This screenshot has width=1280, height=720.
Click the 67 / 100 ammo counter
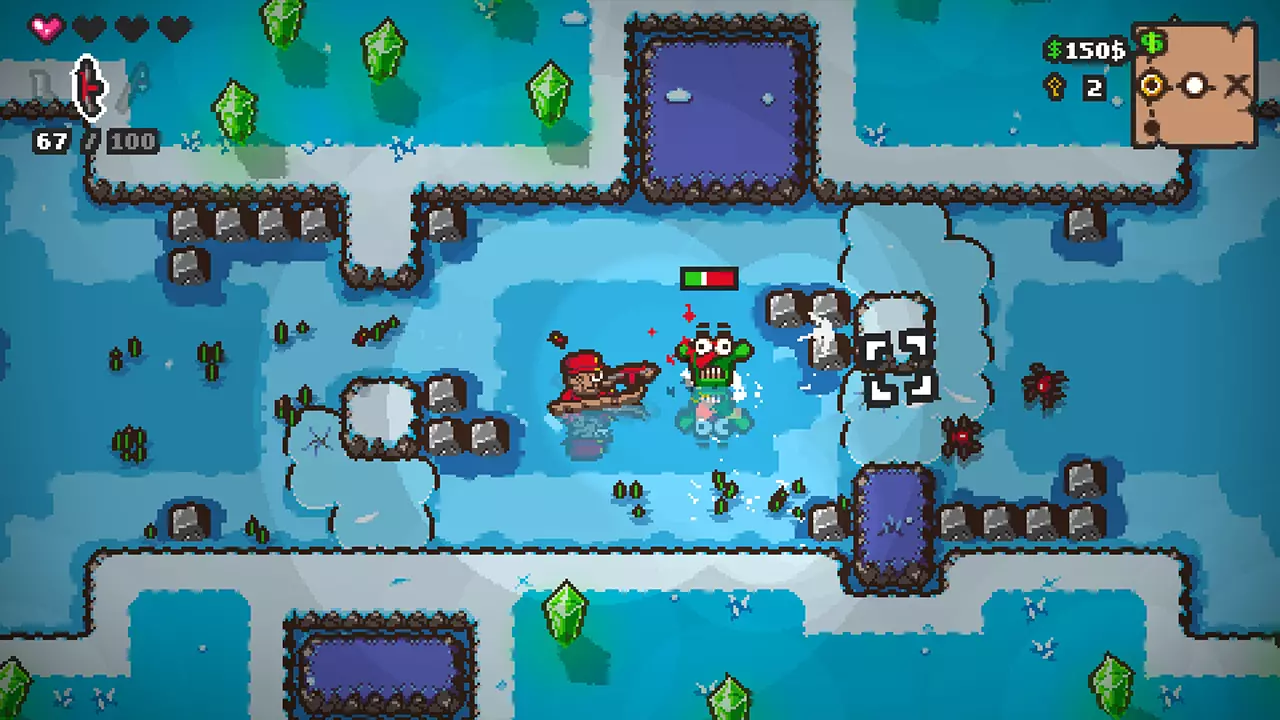pos(97,140)
